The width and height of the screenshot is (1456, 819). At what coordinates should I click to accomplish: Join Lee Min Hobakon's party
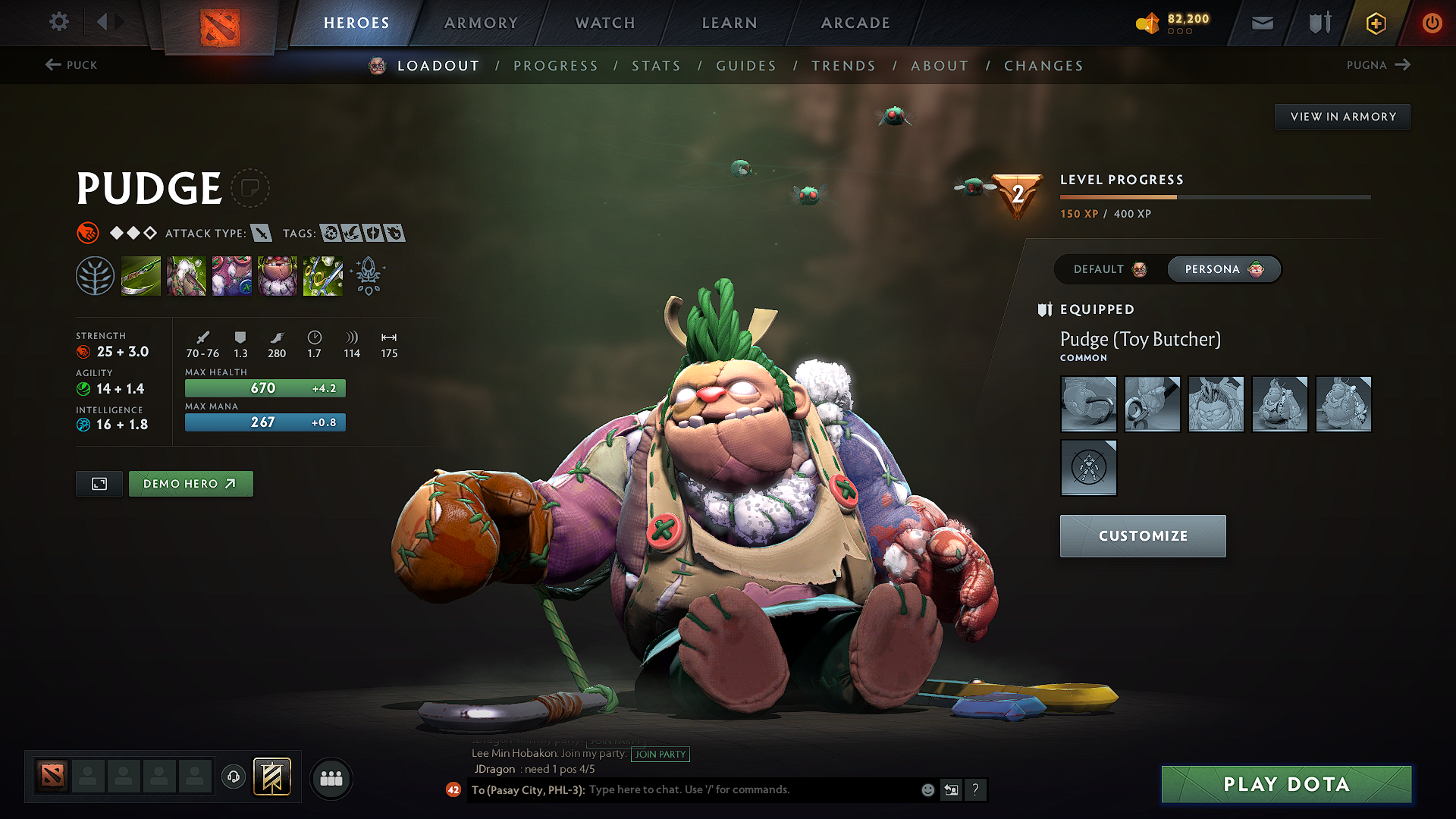[x=660, y=754]
